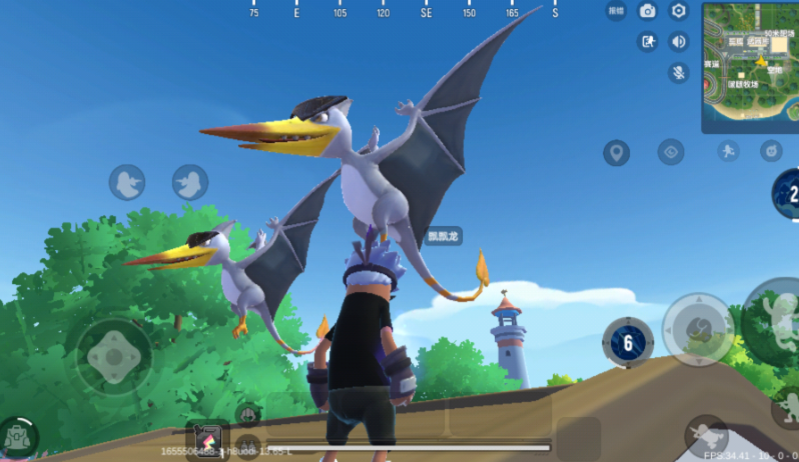799x462 pixels.
Task: Toggle the muted microphone icon
Action: coord(679,72)
